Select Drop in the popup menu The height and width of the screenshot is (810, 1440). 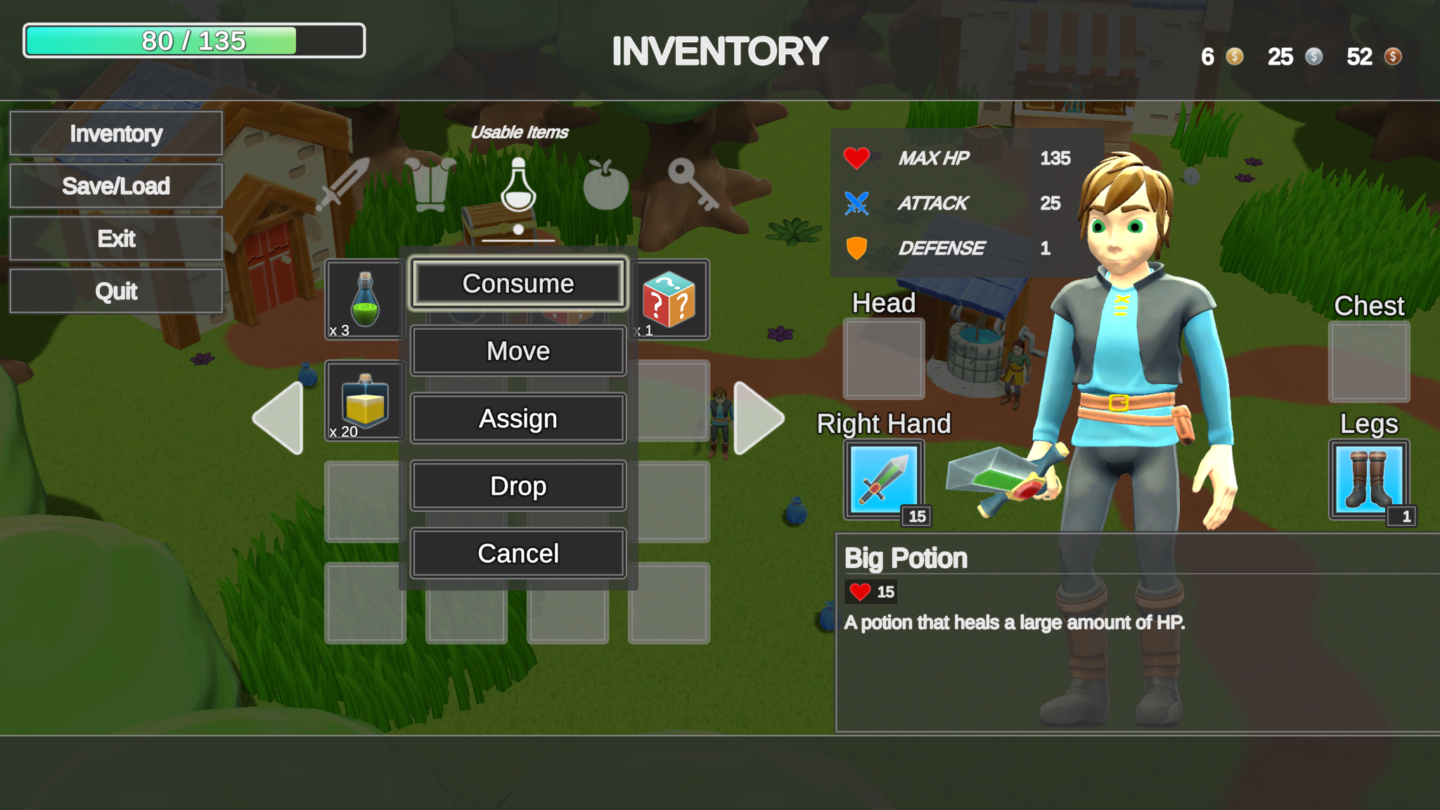coord(518,486)
